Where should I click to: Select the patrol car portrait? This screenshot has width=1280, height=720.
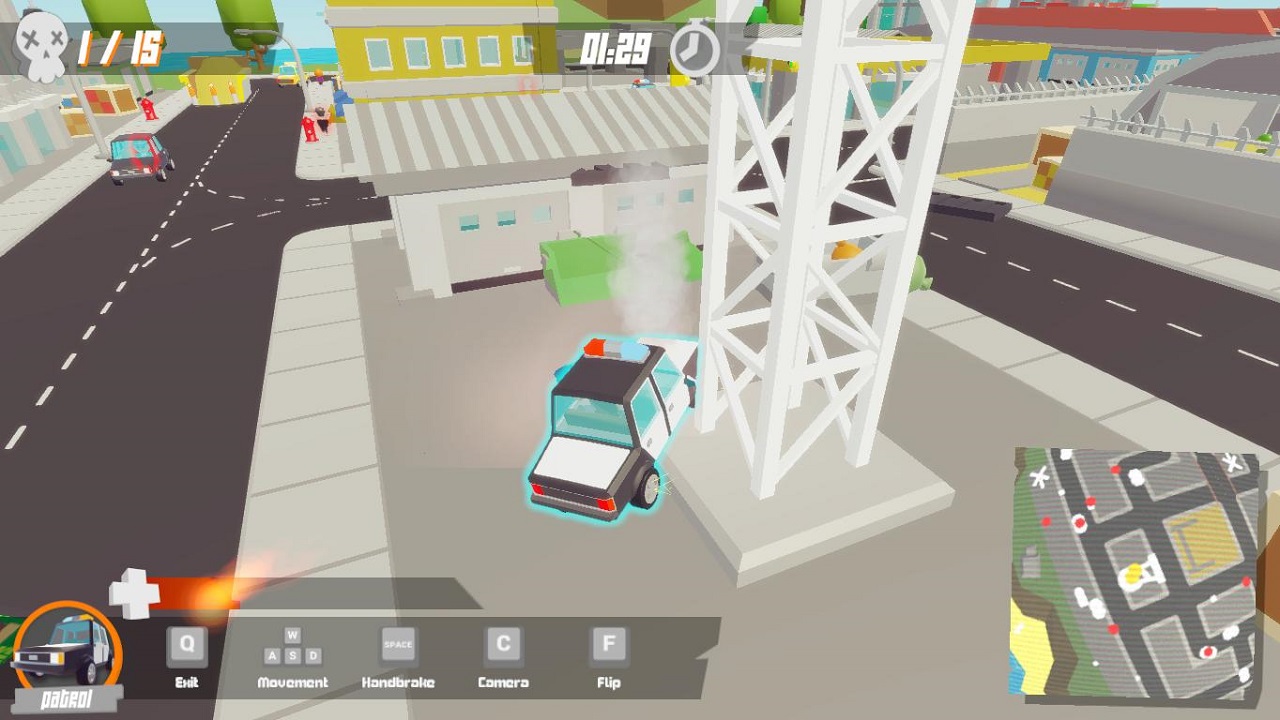[x=66, y=648]
